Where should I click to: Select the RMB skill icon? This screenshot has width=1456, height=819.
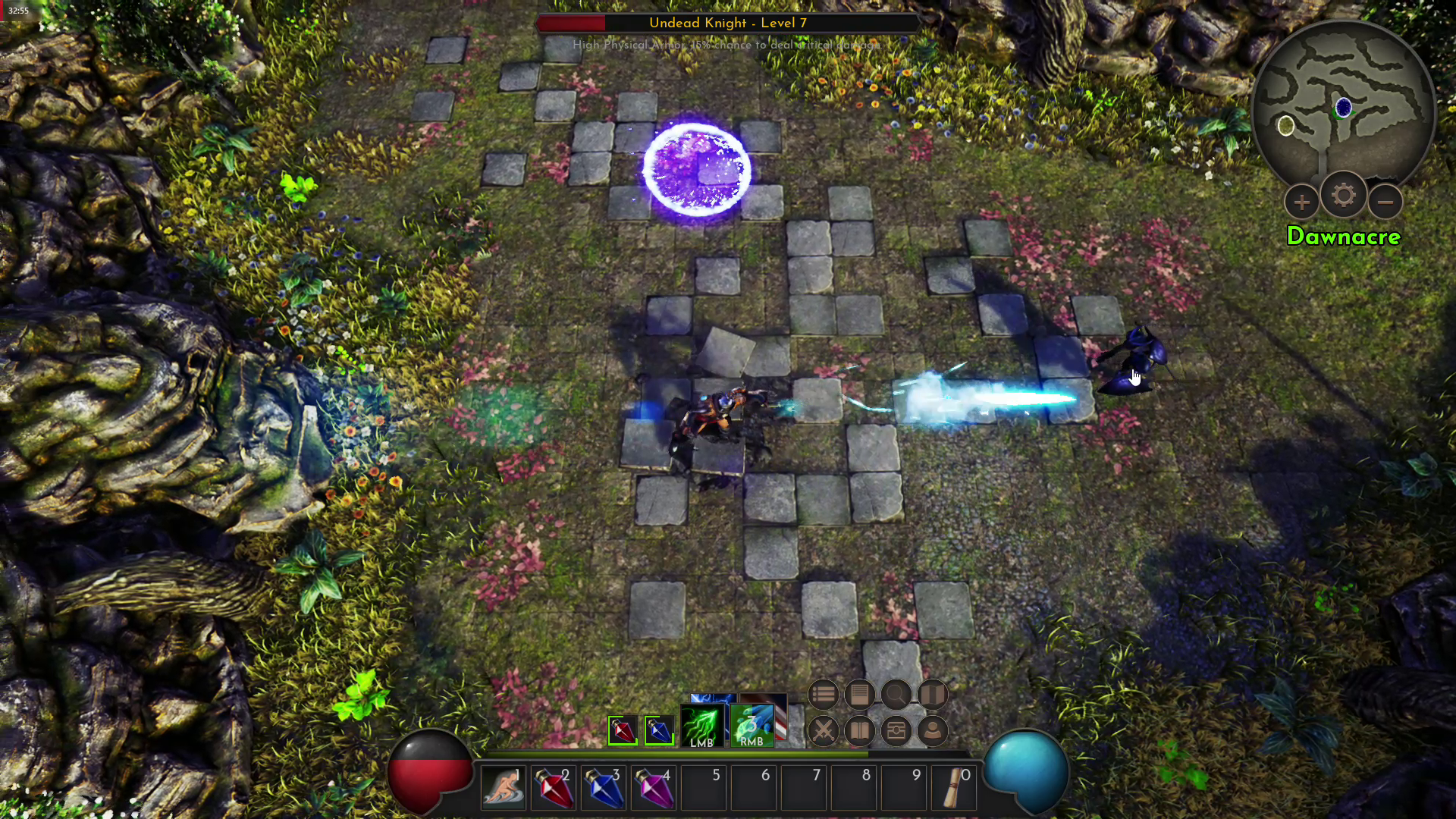(x=752, y=726)
